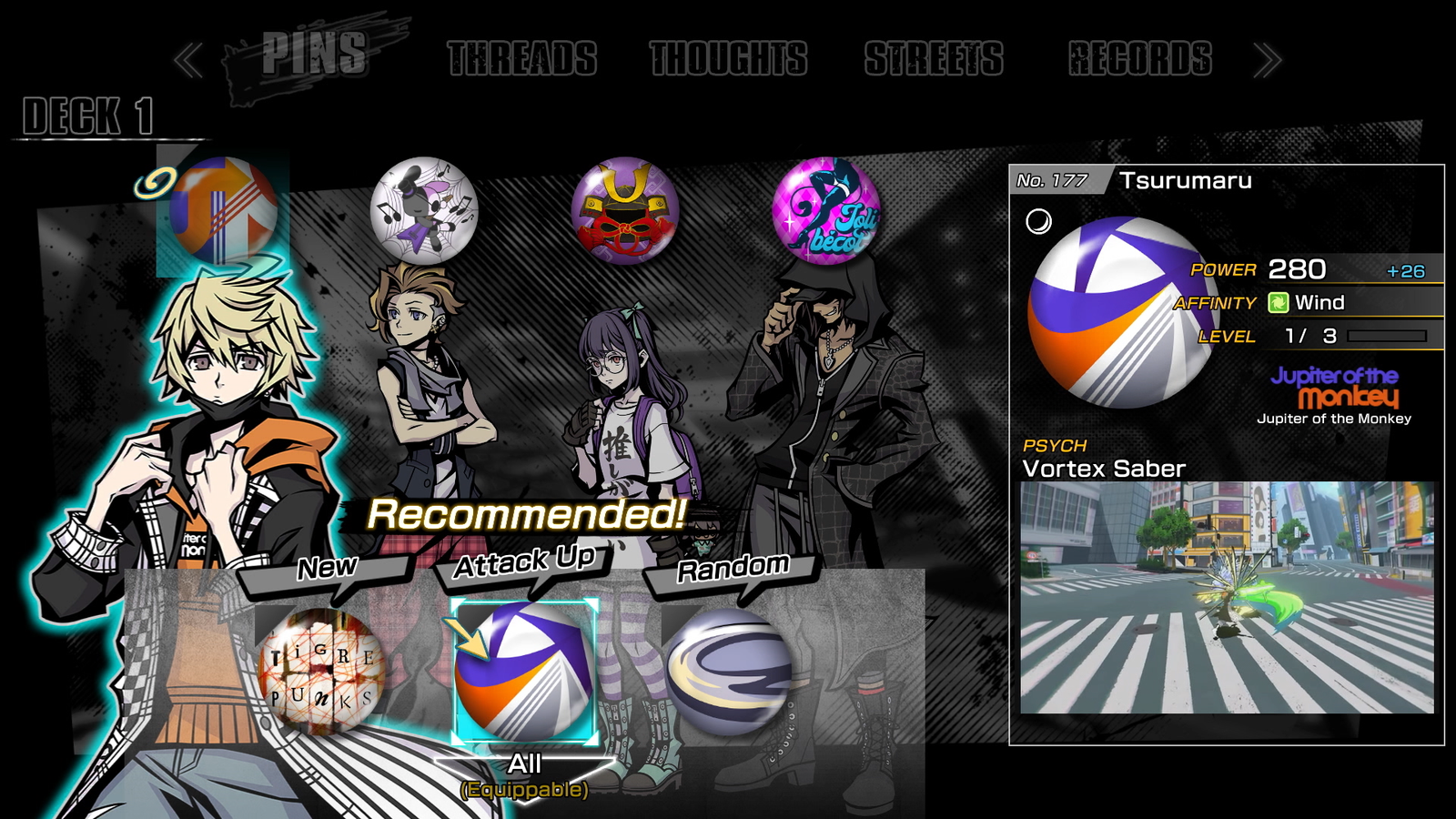The width and height of the screenshot is (1456, 819).
Task: Open the RECORDS section
Action: point(1137,56)
